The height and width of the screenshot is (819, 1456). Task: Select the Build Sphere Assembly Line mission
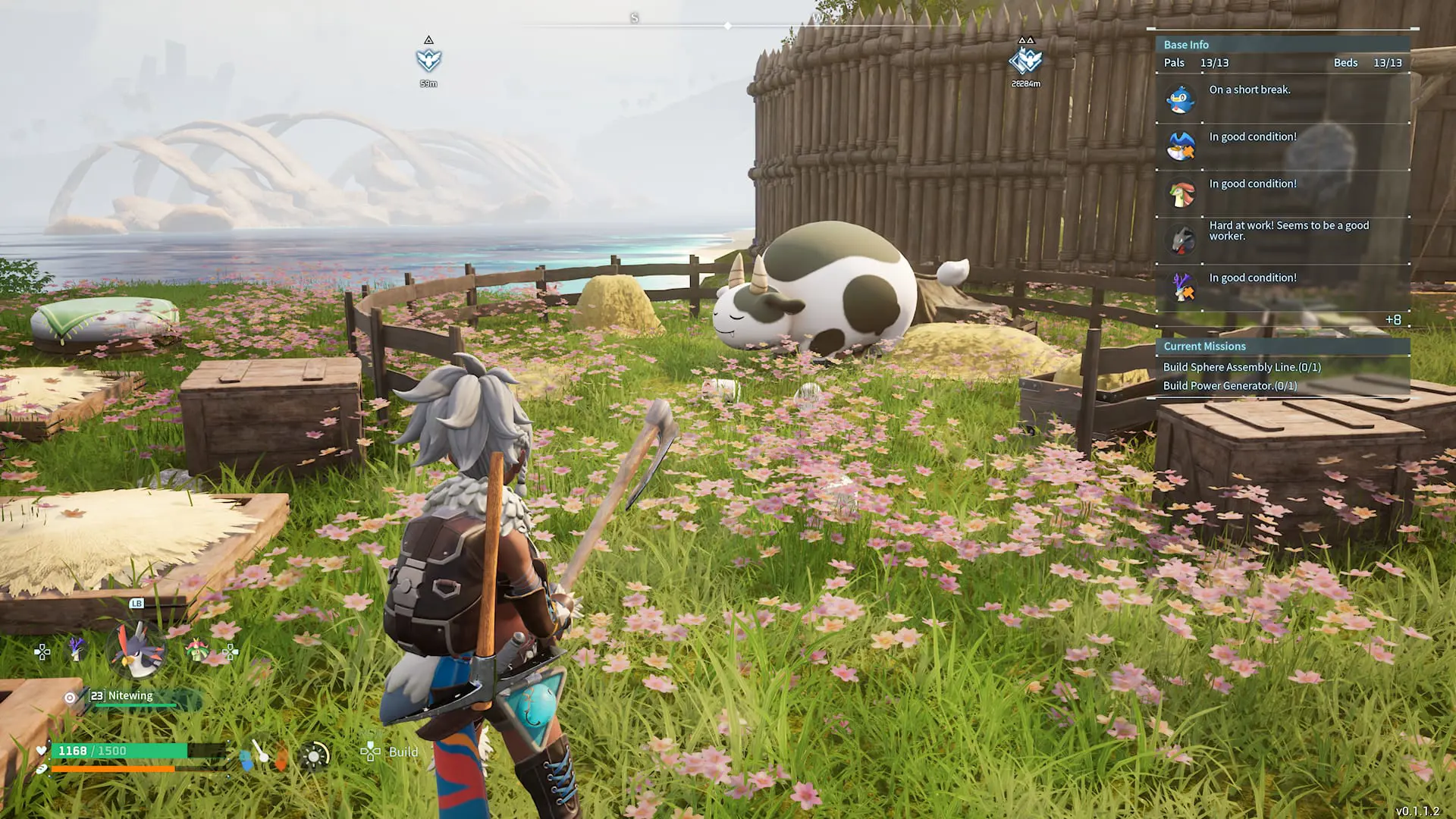[x=1241, y=367]
